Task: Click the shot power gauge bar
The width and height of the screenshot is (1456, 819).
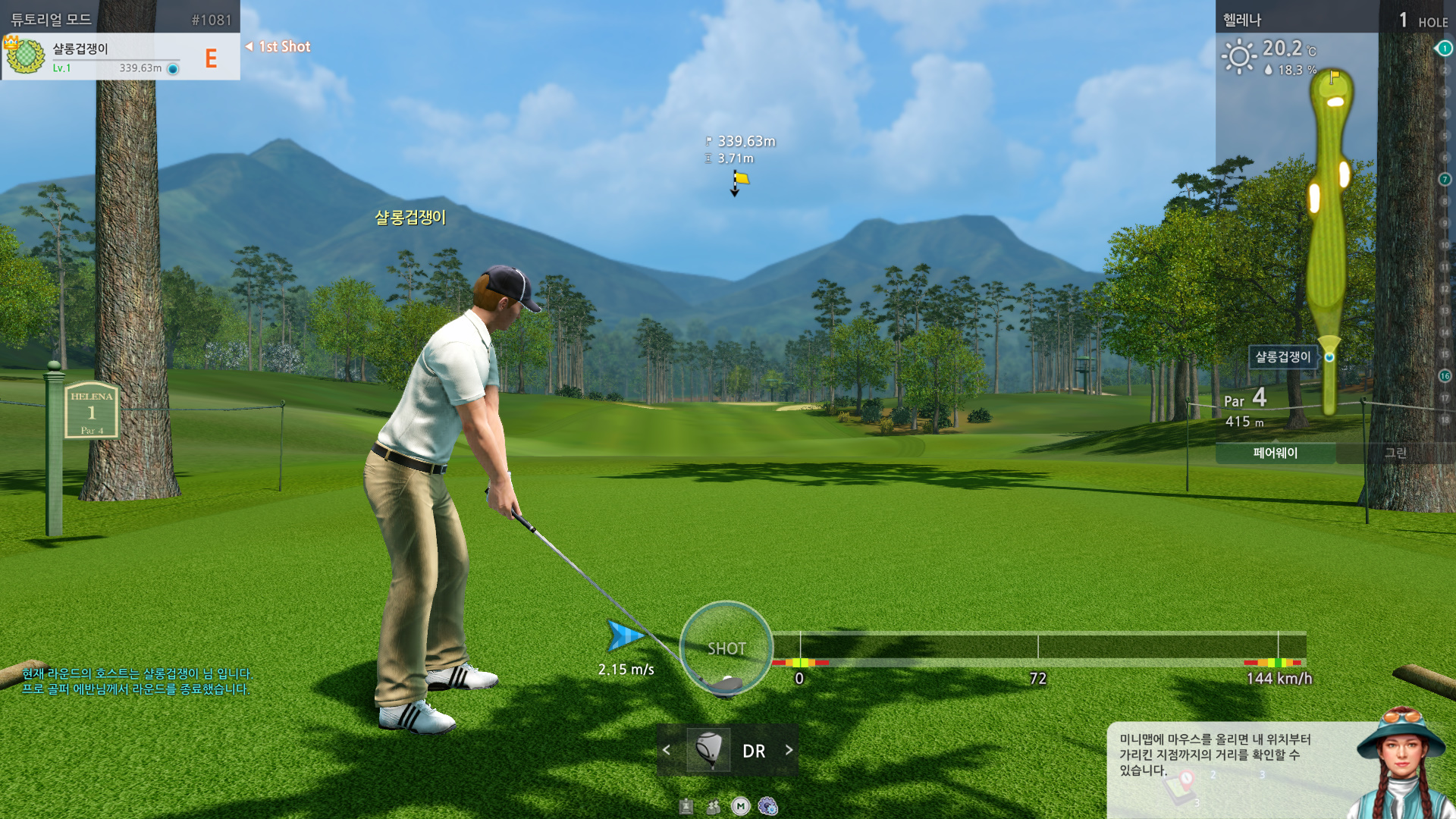Action: (1039, 648)
